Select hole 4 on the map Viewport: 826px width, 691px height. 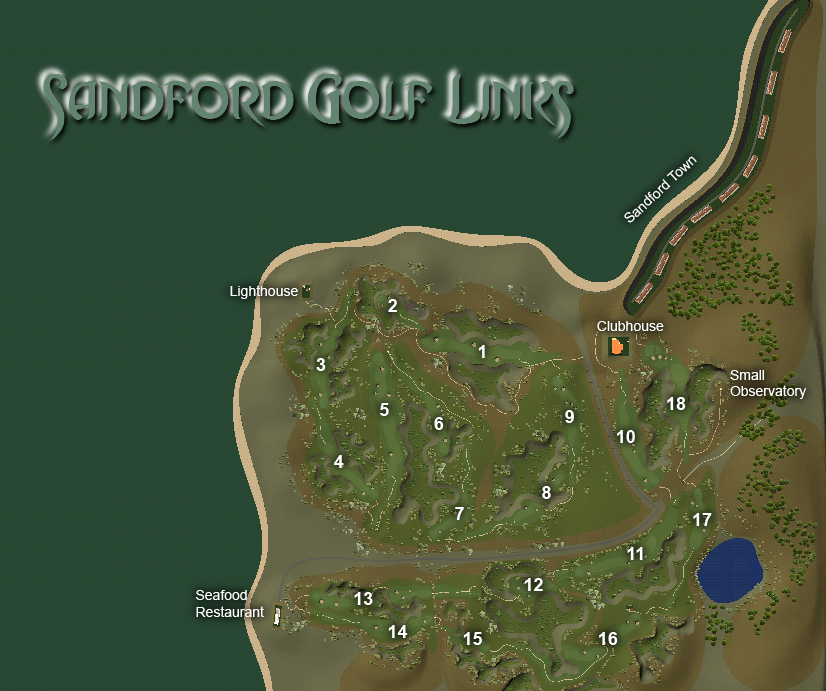(339, 462)
